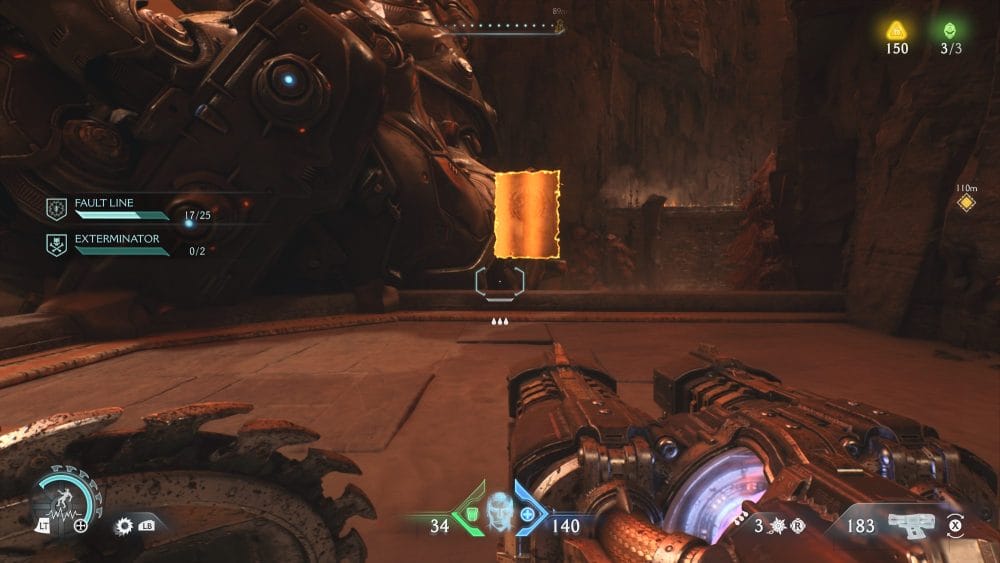Image resolution: width=1000 pixels, height=563 pixels.
Task: Click the spiked burst icon beside the 3
Action: [x=776, y=525]
